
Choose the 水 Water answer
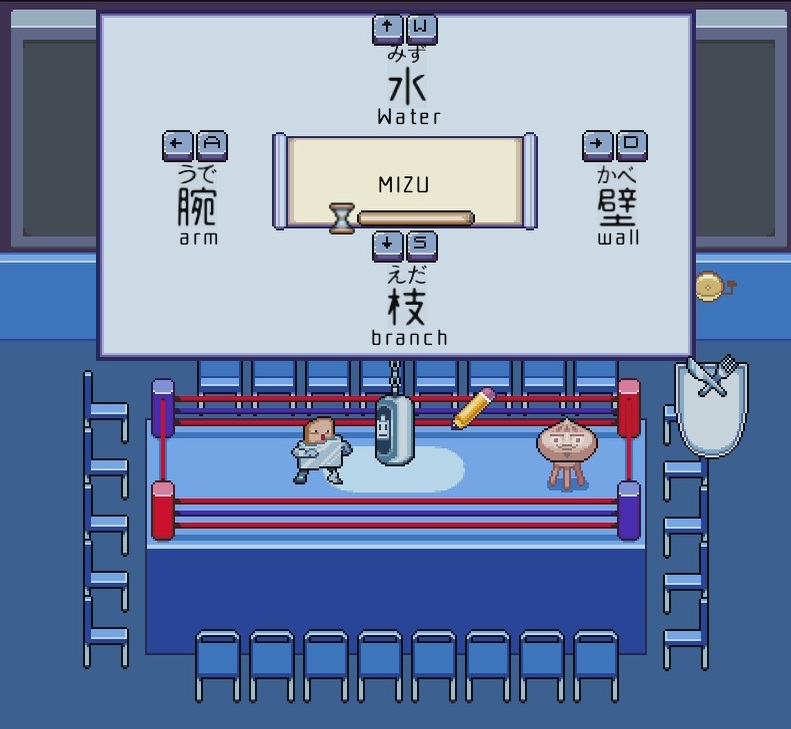407,87
